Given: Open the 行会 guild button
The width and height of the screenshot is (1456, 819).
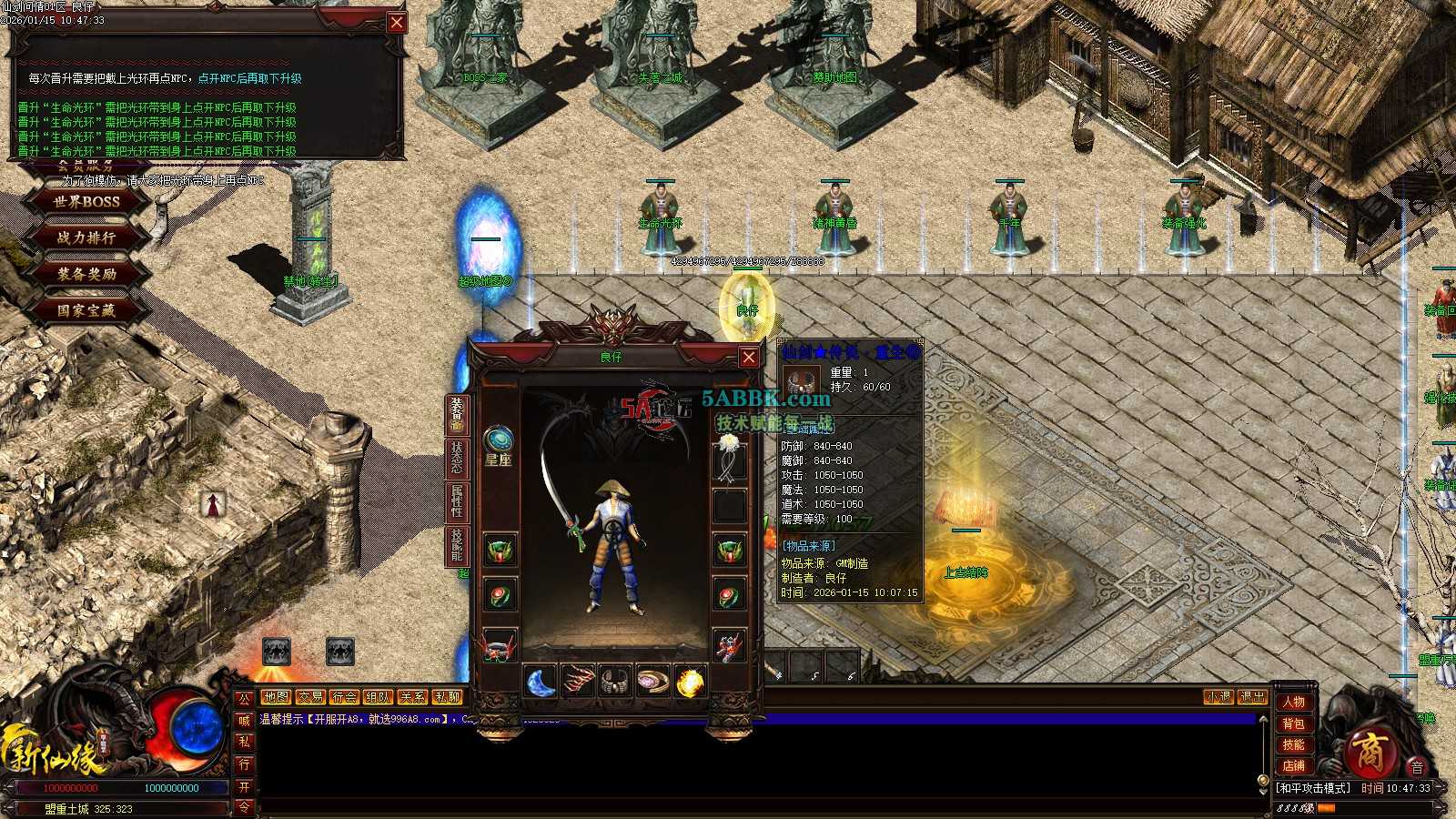Looking at the screenshot, I should [x=344, y=697].
